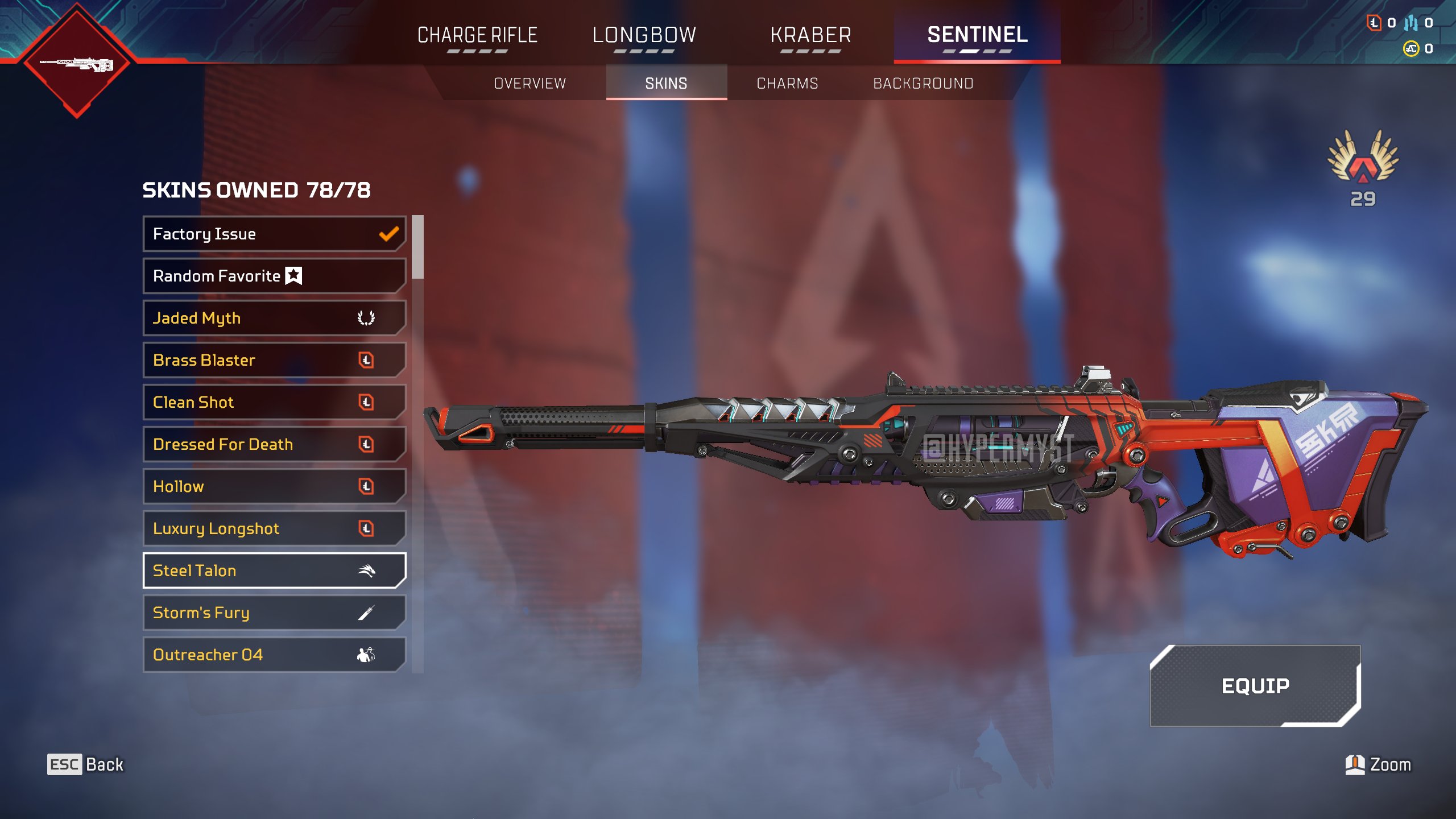Viewport: 1456px width, 819px height.
Task: Choose the Storm's Fury skin
Action: point(274,613)
